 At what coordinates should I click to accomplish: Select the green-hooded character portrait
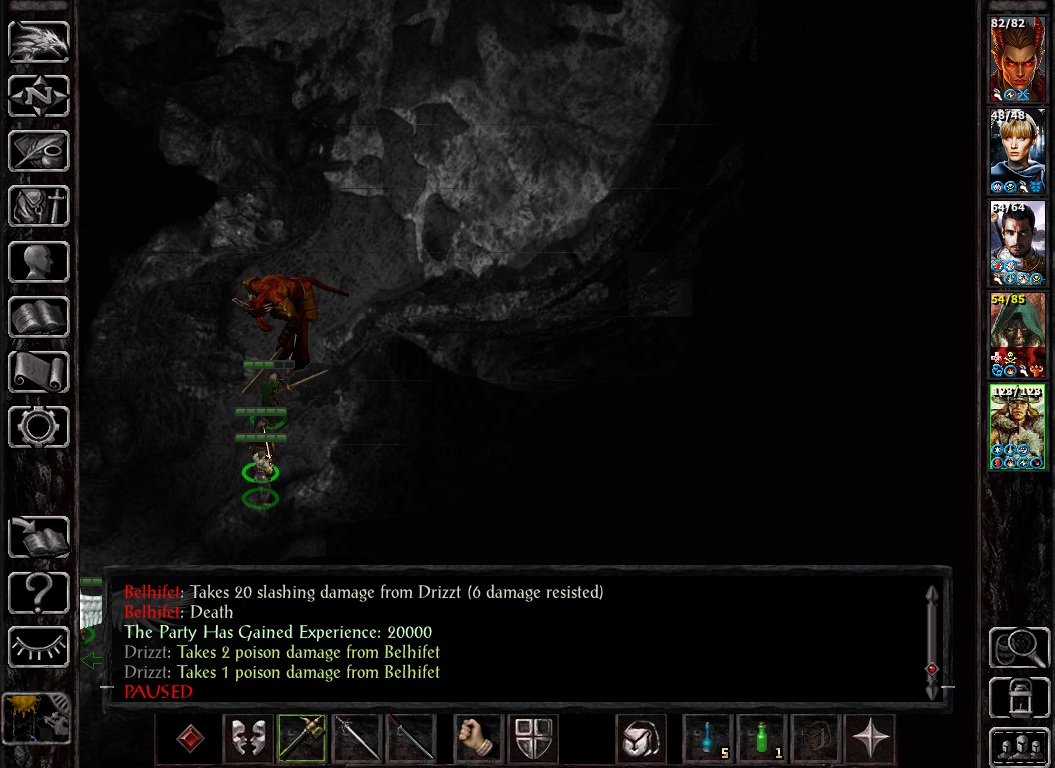[x=1018, y=335]
